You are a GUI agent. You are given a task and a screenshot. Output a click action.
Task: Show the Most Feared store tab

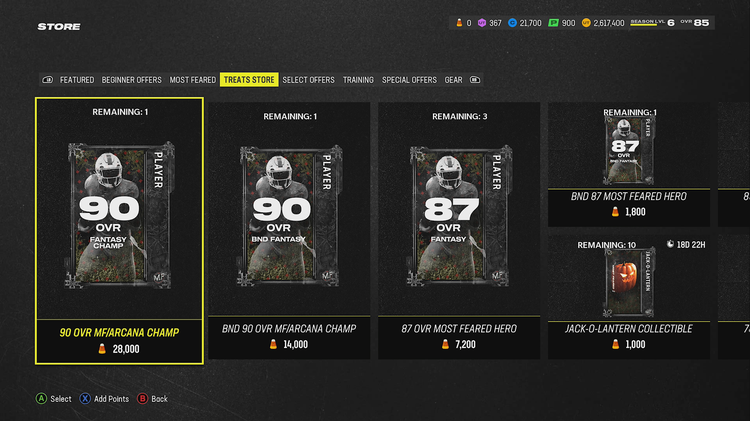pos(192,80)
